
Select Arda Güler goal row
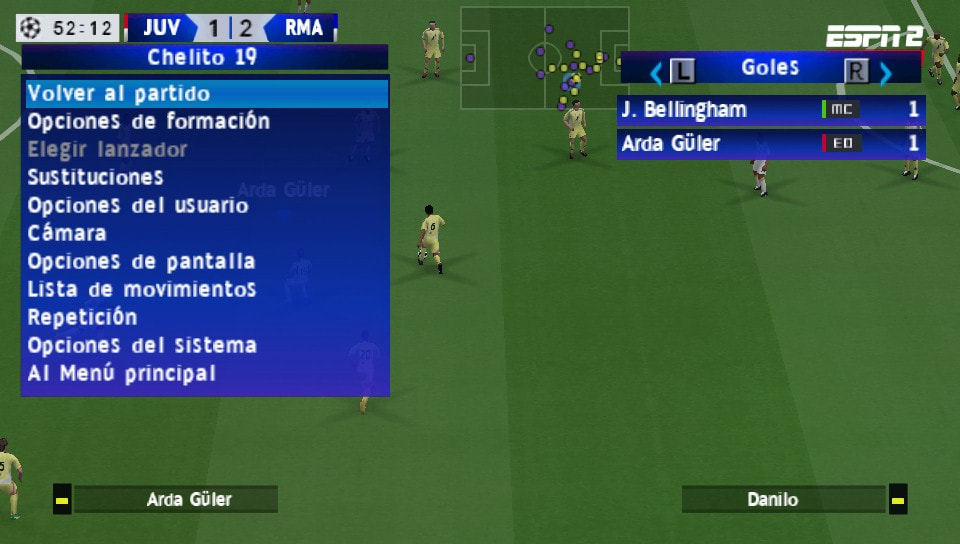coord(770,144)
